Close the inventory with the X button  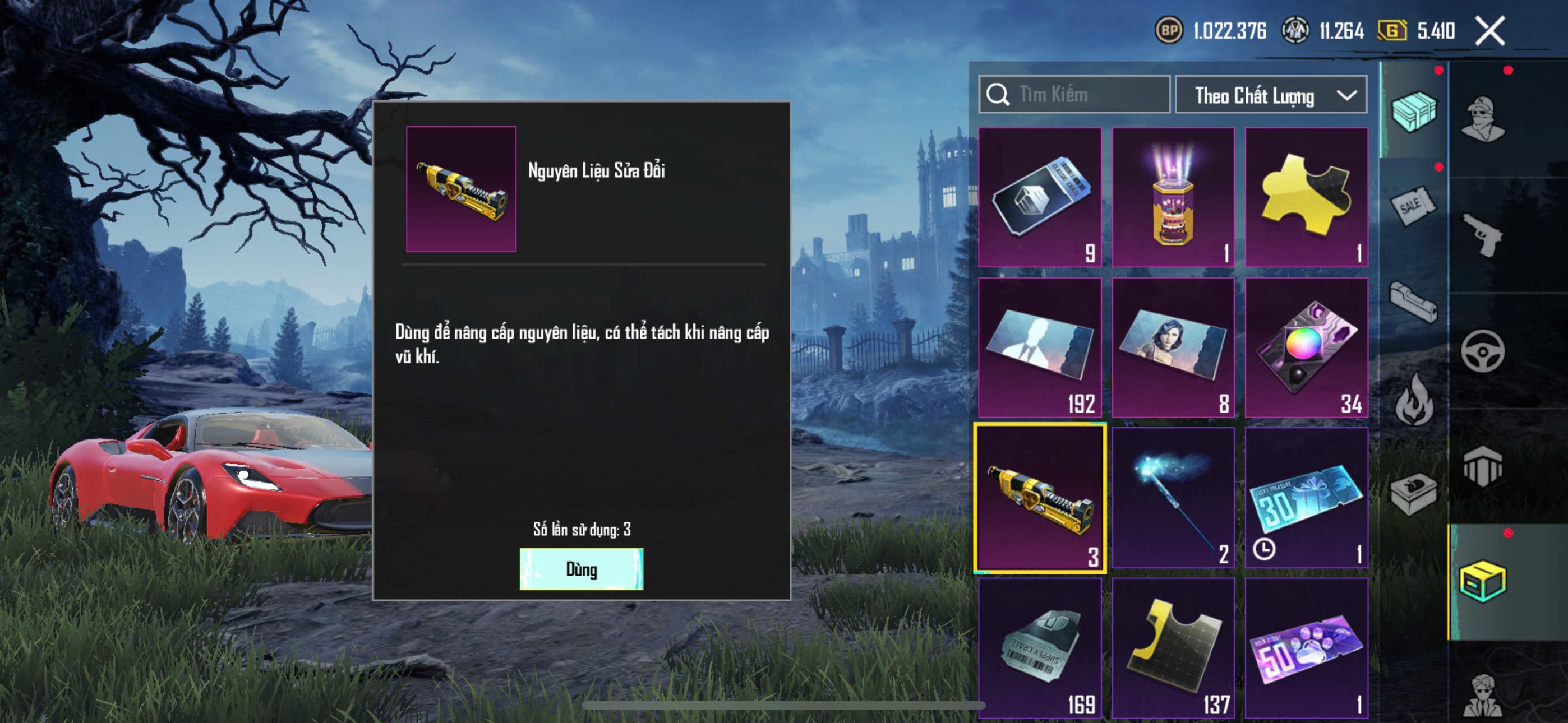[x=1489, y=30]
